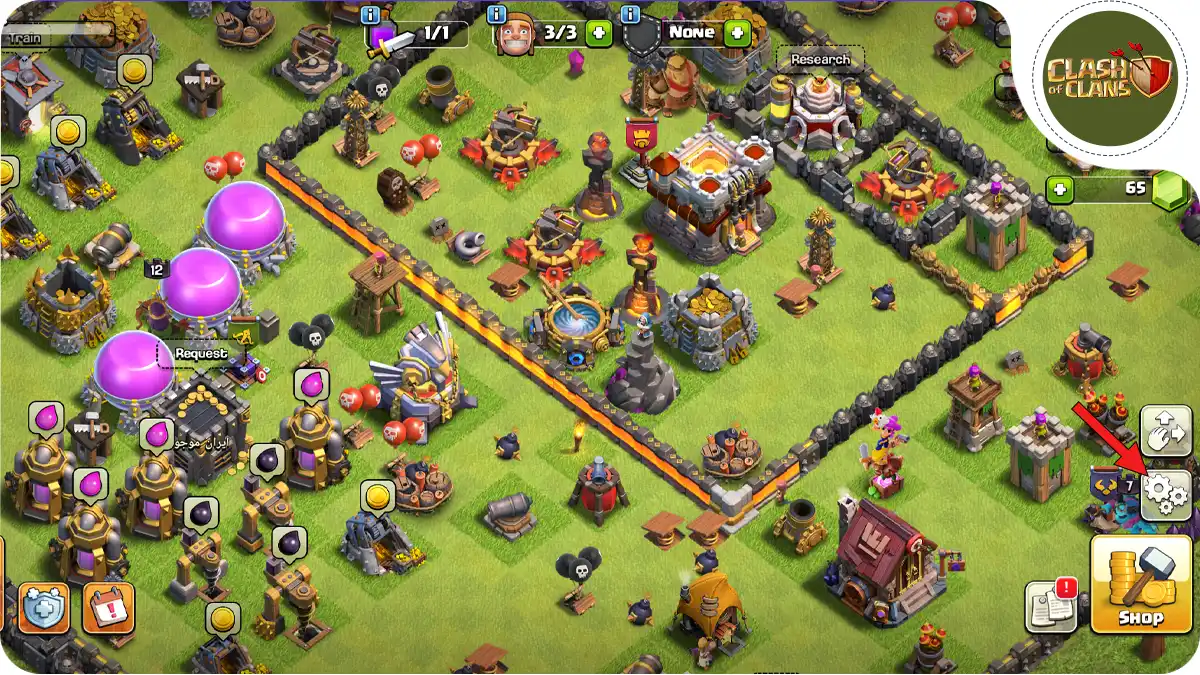Open the layout editor hand-and-arrows button
This screenshot has height=675, width=1200.
point(1166,431)
